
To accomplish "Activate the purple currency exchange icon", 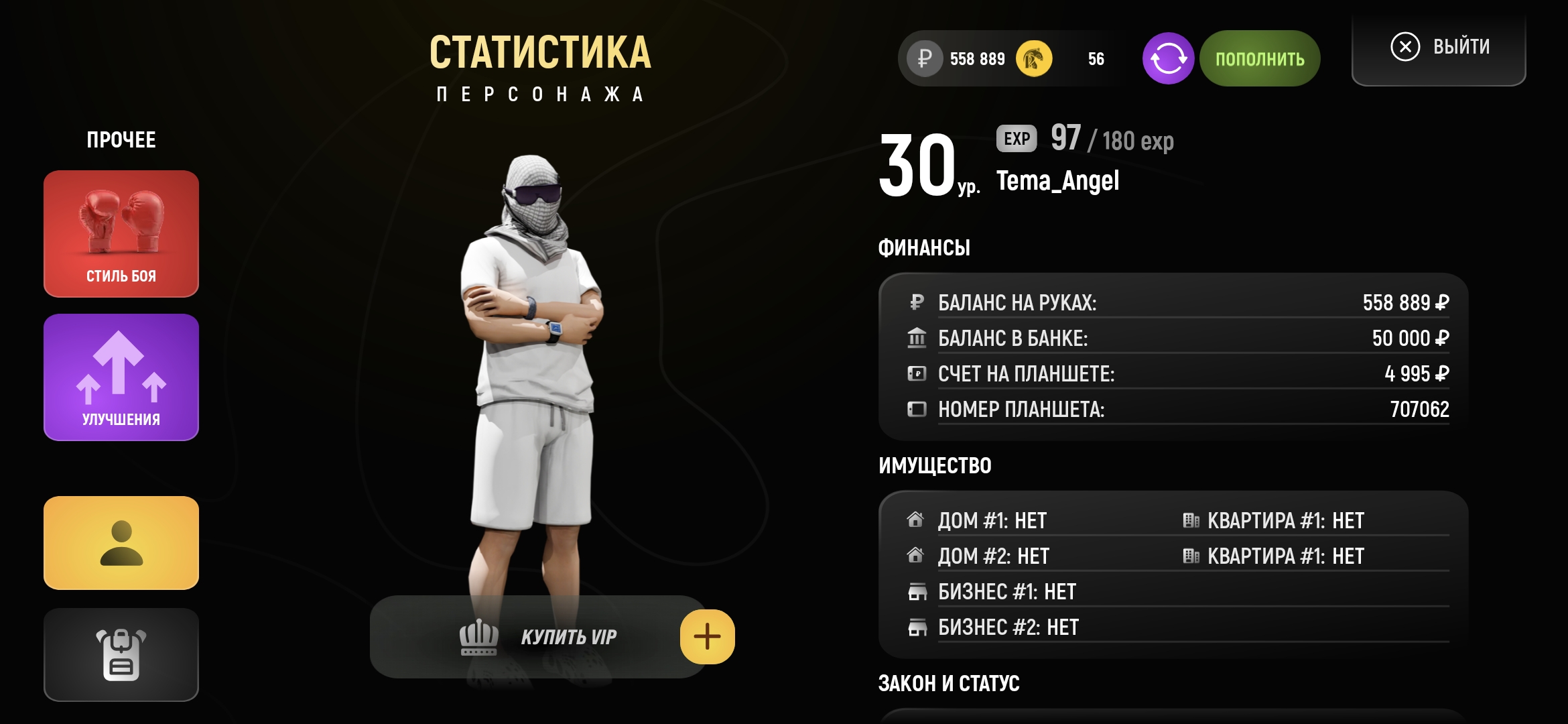I will pyautogui.click(x=1168, y=59).
